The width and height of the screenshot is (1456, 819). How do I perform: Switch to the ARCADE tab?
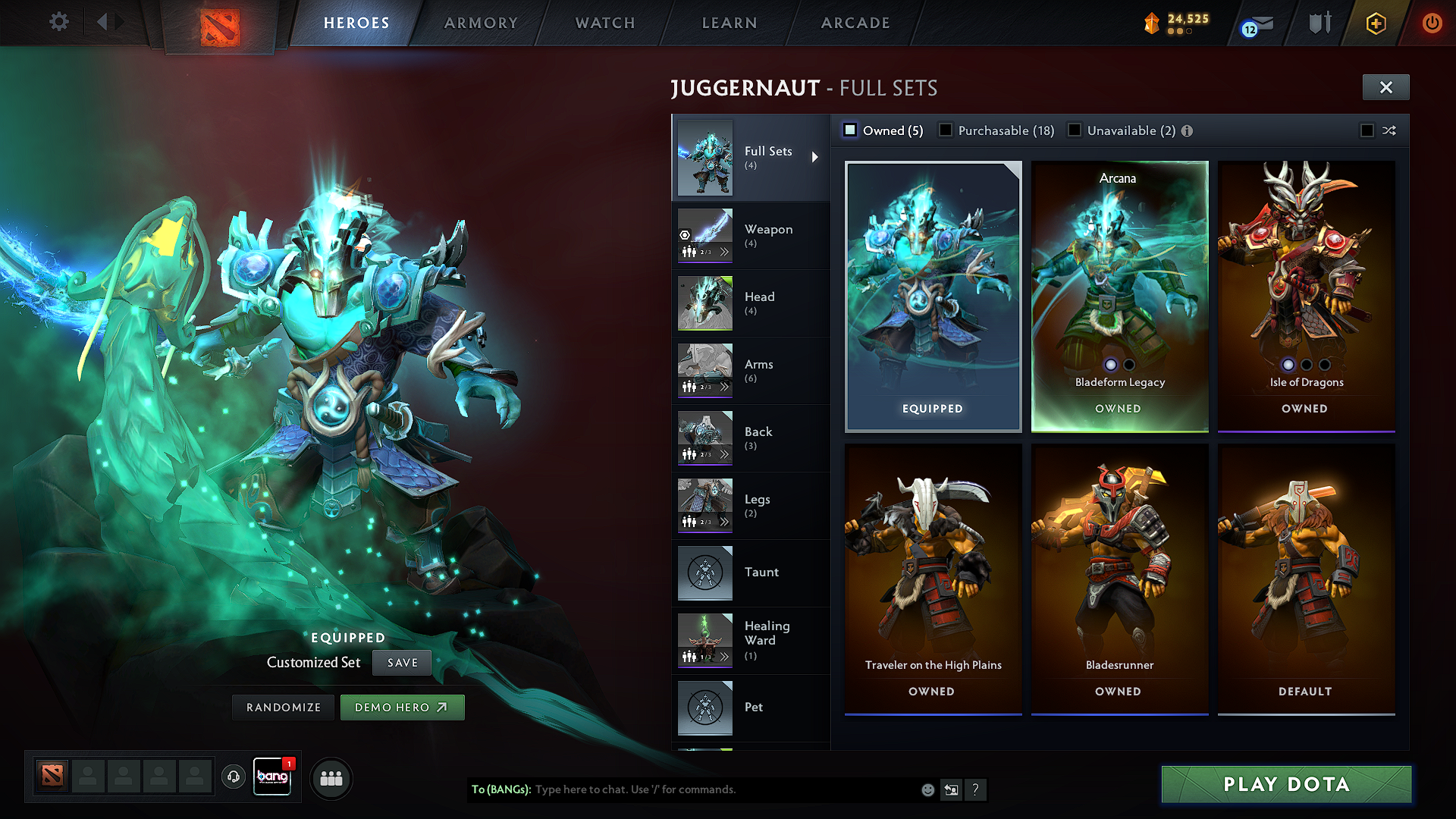855,23
